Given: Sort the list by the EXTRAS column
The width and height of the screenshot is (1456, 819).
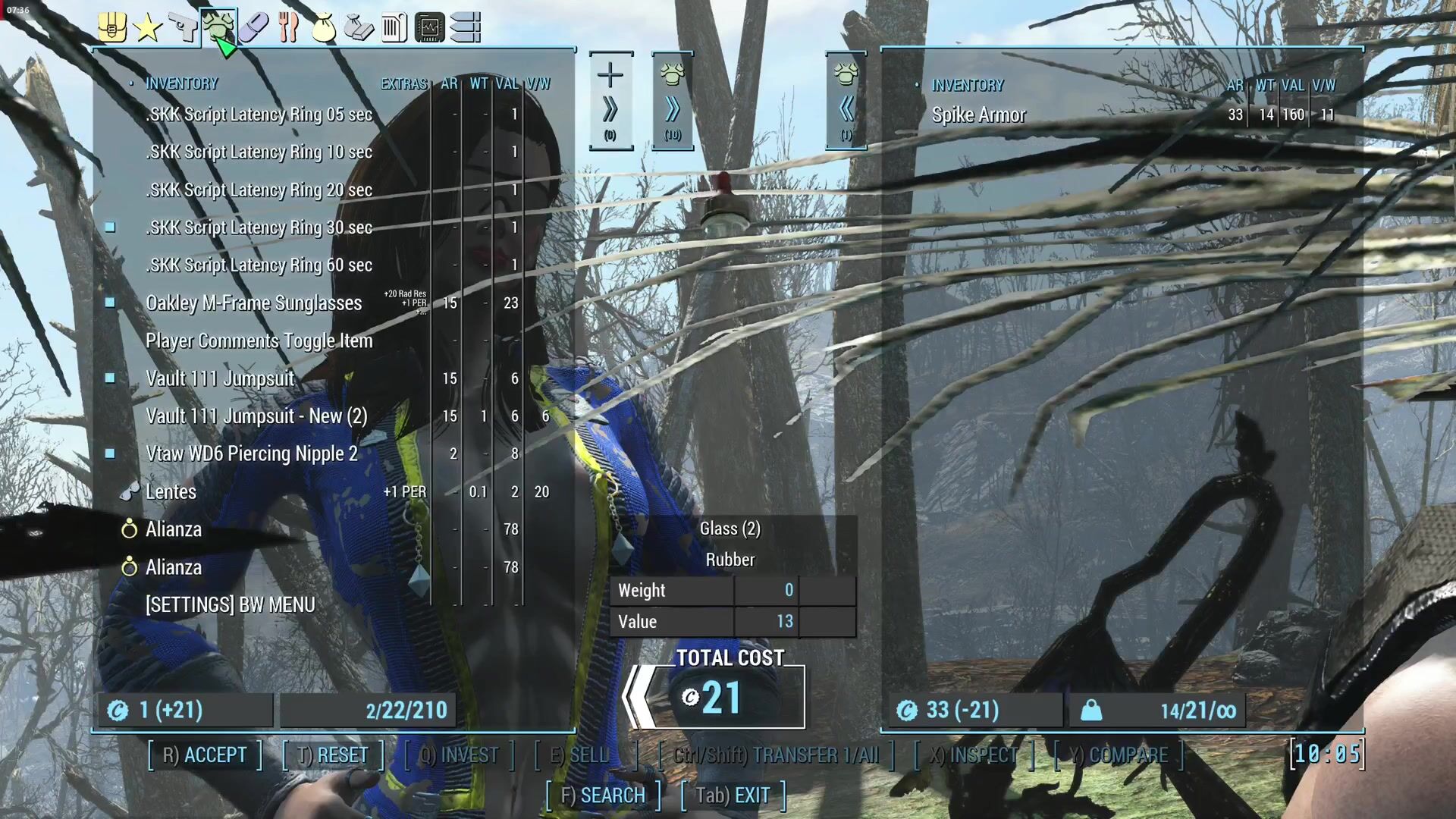Looking at the screenshot, I should (x=403, y=84).
